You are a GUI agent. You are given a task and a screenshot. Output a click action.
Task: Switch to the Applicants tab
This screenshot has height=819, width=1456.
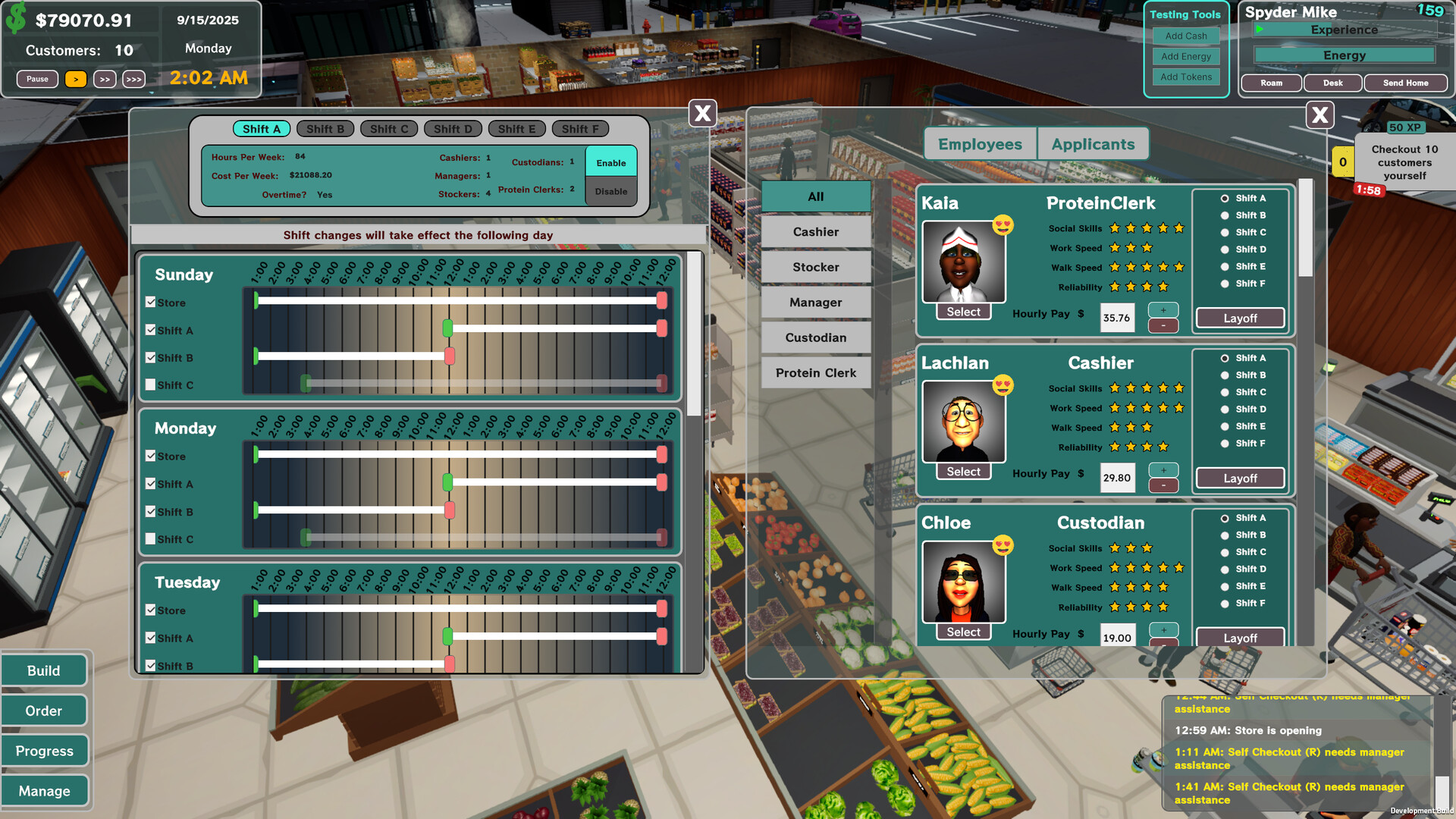(x=1093, y=143)
